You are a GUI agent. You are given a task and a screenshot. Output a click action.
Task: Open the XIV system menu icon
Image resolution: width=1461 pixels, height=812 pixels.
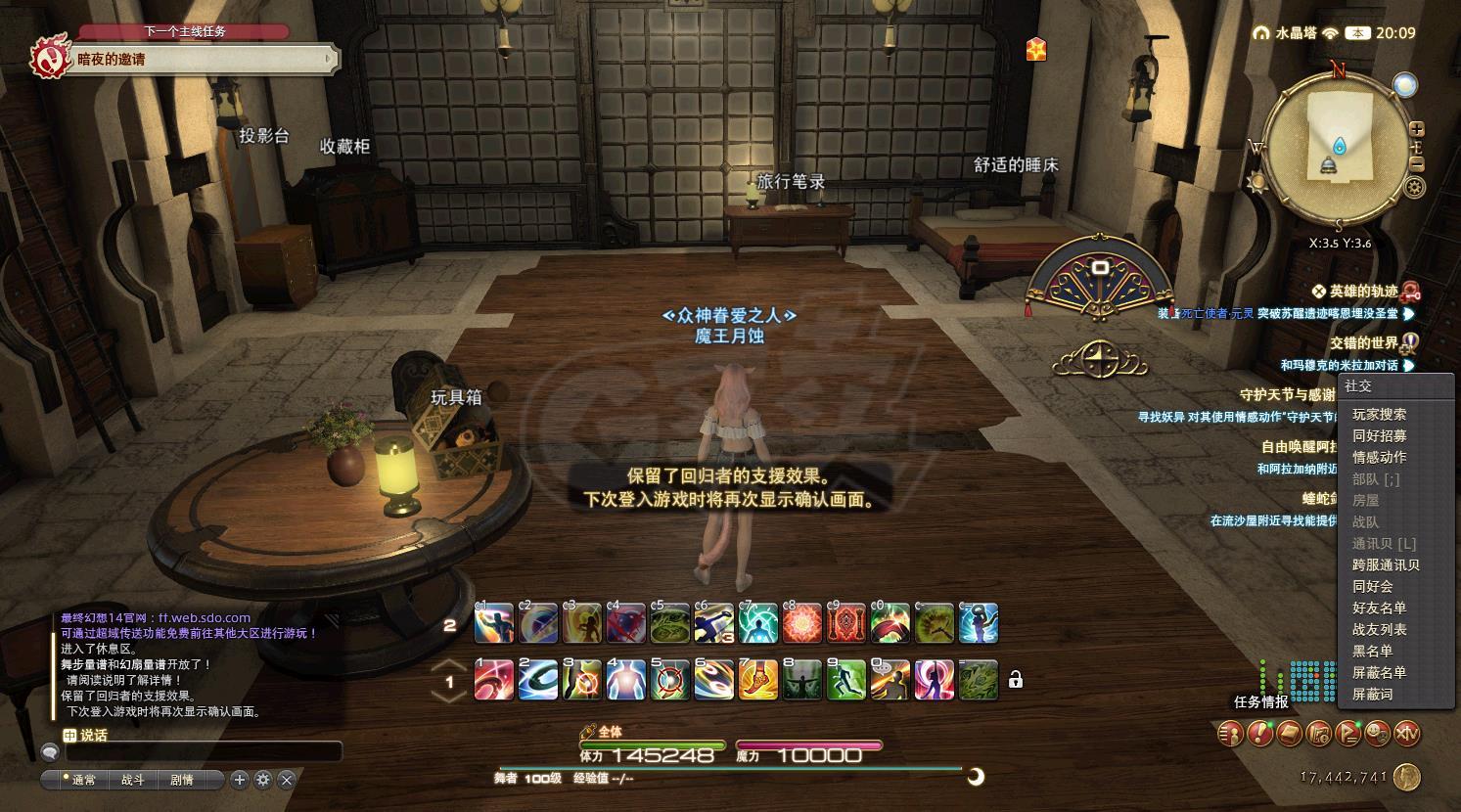[x=1406, y=733]
